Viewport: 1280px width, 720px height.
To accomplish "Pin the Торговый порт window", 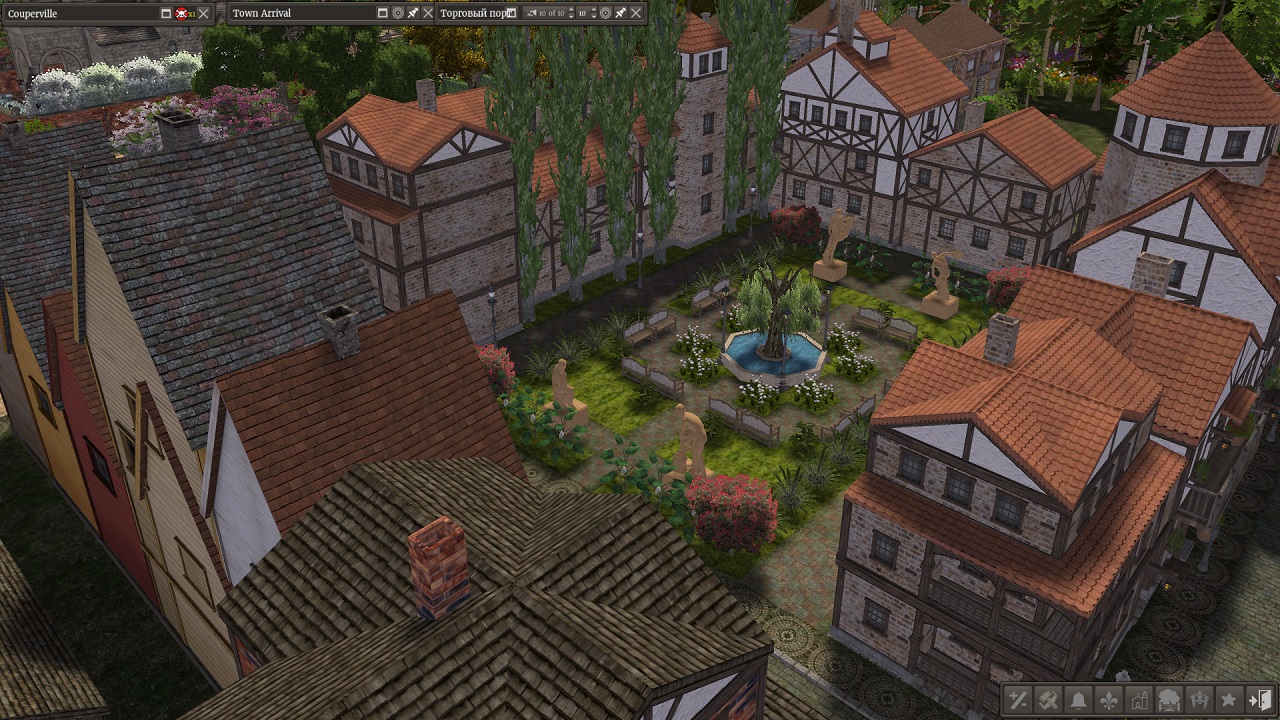I will pyautogui.click(x=620, y=13).
